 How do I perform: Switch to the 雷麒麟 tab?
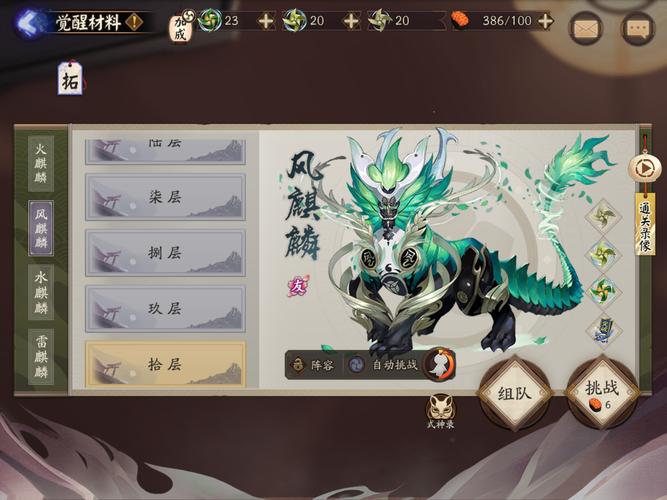(41, 357)
